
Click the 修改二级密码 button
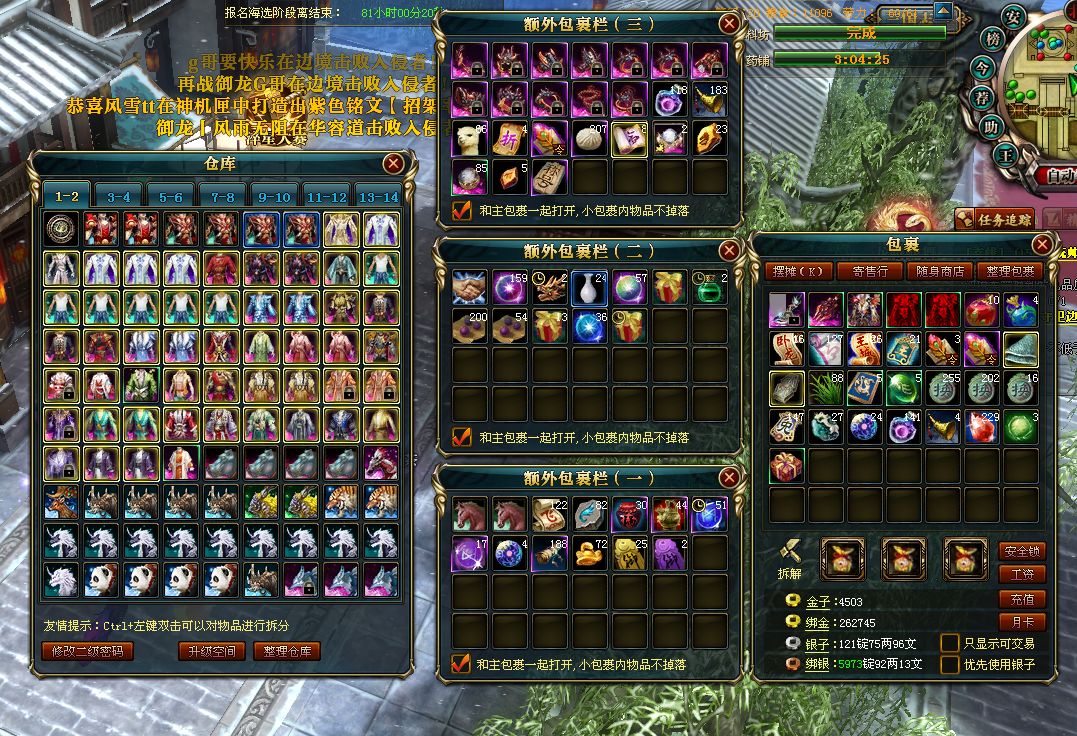[x=87, y=651]
